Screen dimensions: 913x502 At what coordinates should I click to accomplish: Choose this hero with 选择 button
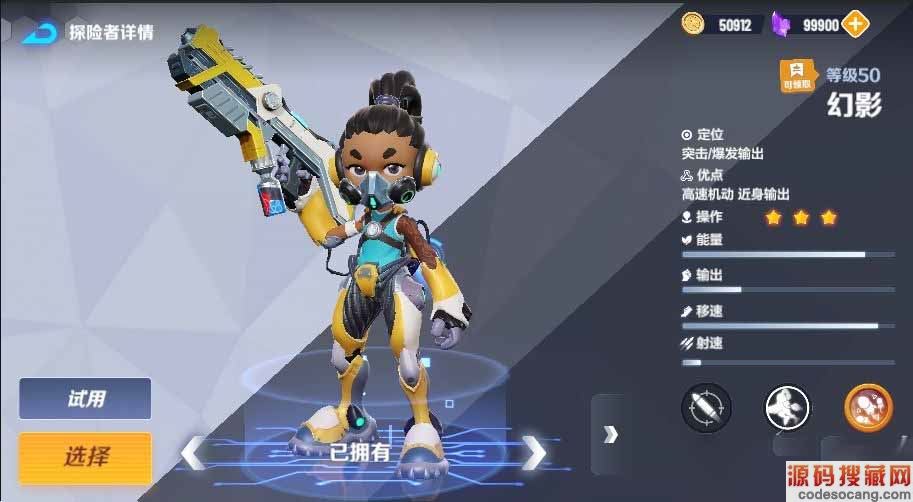(x=85, y=457)
